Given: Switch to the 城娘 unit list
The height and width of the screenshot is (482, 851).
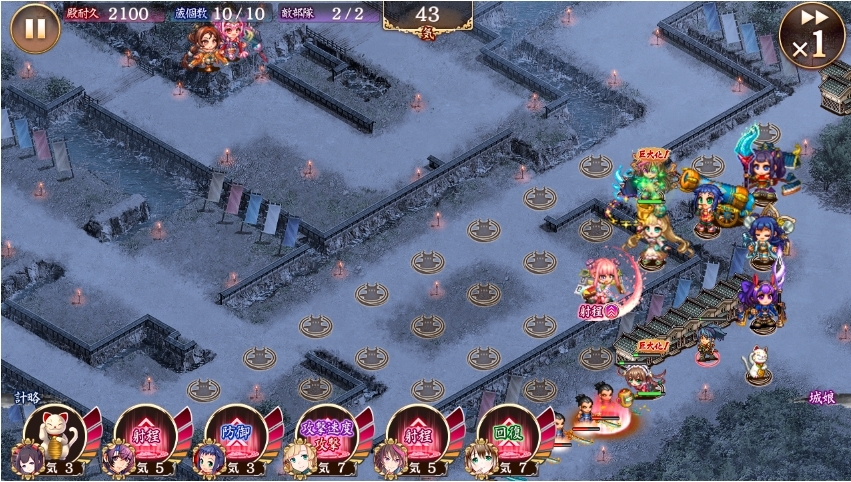Looking at the screenshot, I should point(822,398).
